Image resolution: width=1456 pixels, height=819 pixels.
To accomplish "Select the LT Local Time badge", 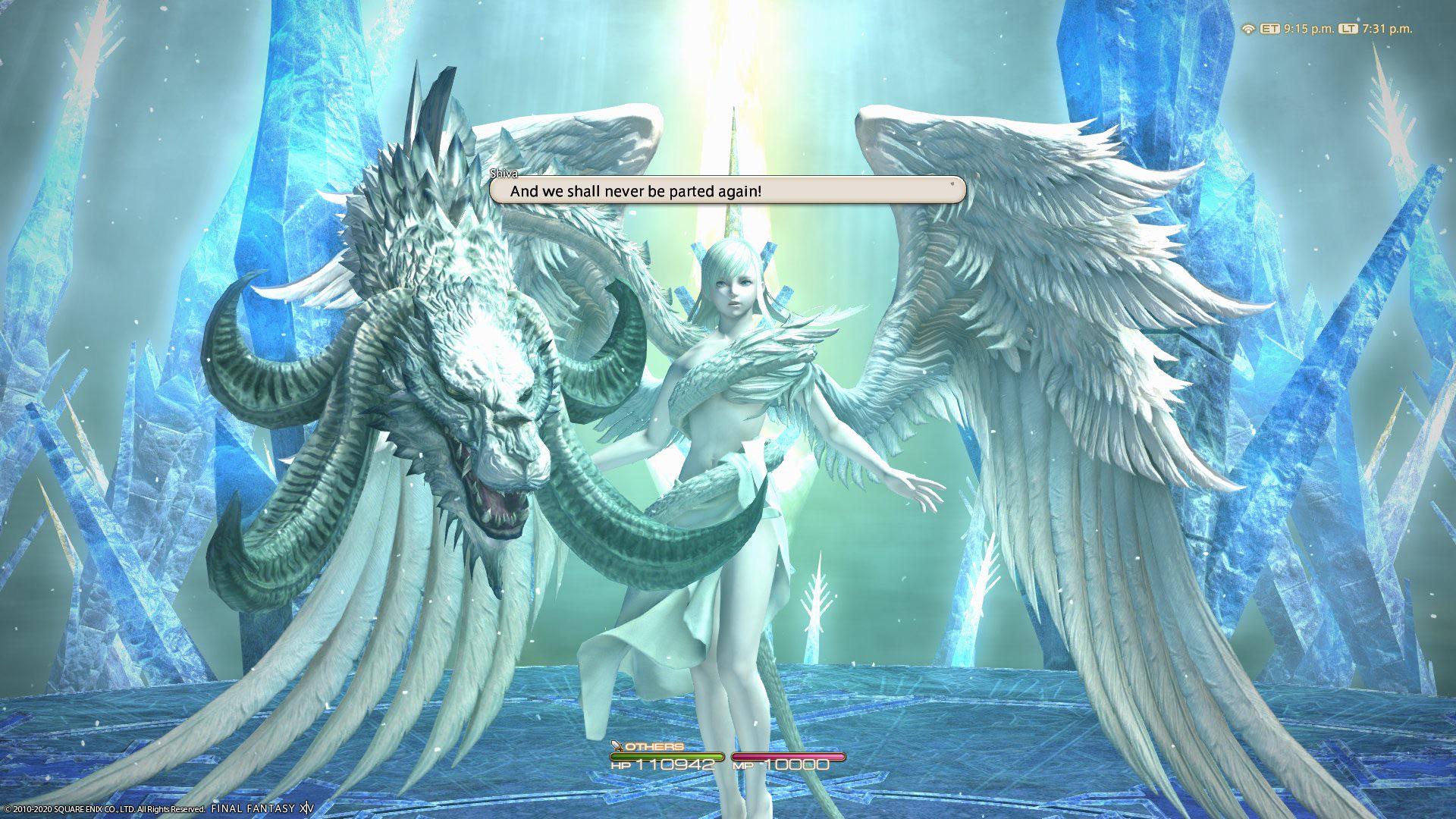I will tap(1348, 28).
